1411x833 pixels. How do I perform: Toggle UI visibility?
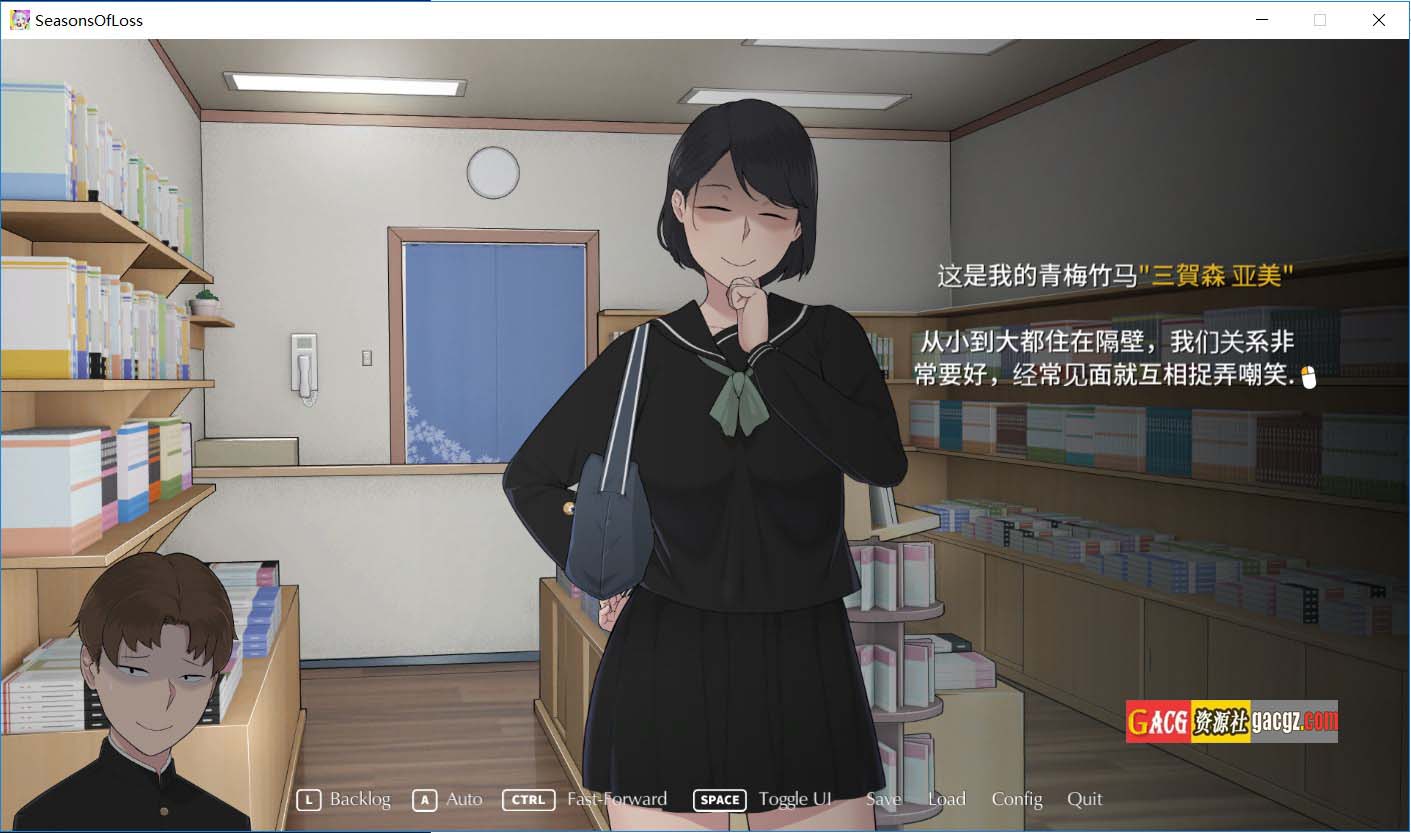click(x=794, y=799)
